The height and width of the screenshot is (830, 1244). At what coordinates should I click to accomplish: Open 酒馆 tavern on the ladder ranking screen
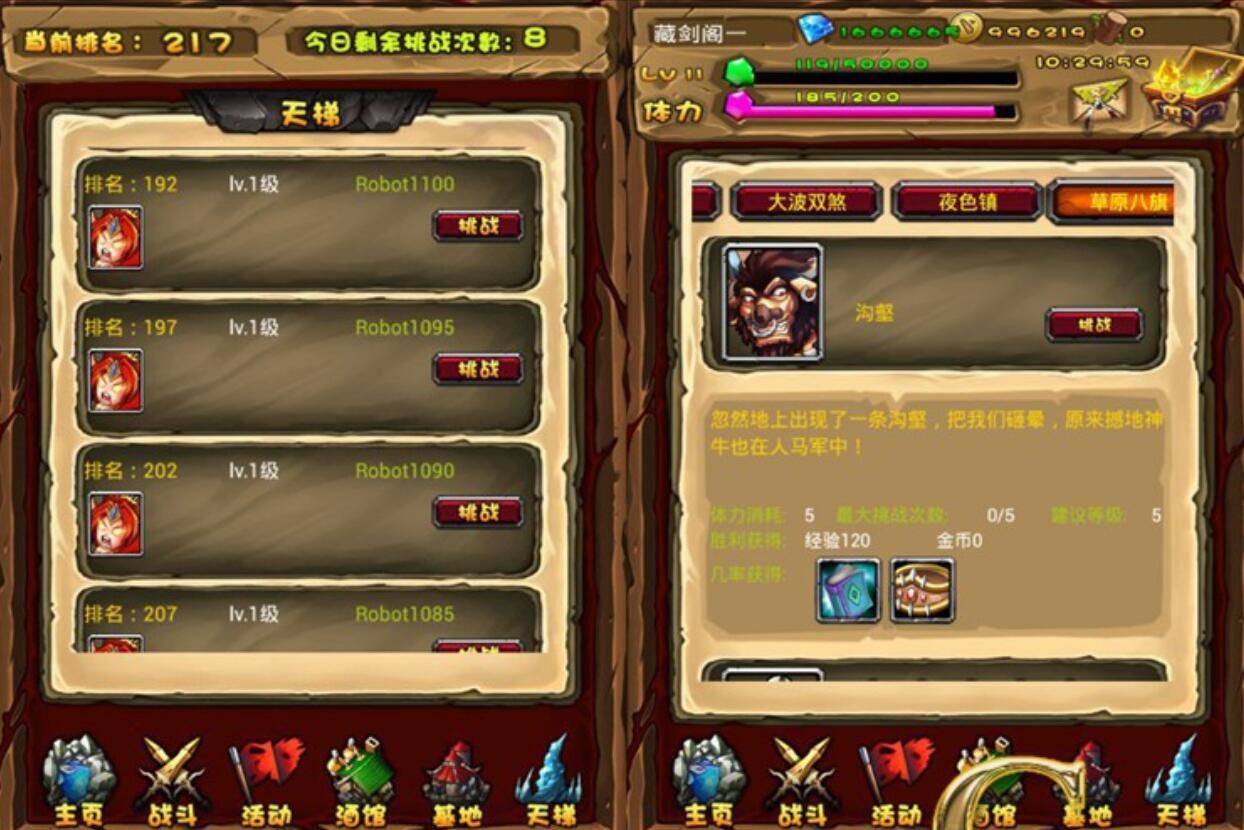point(362,782)
